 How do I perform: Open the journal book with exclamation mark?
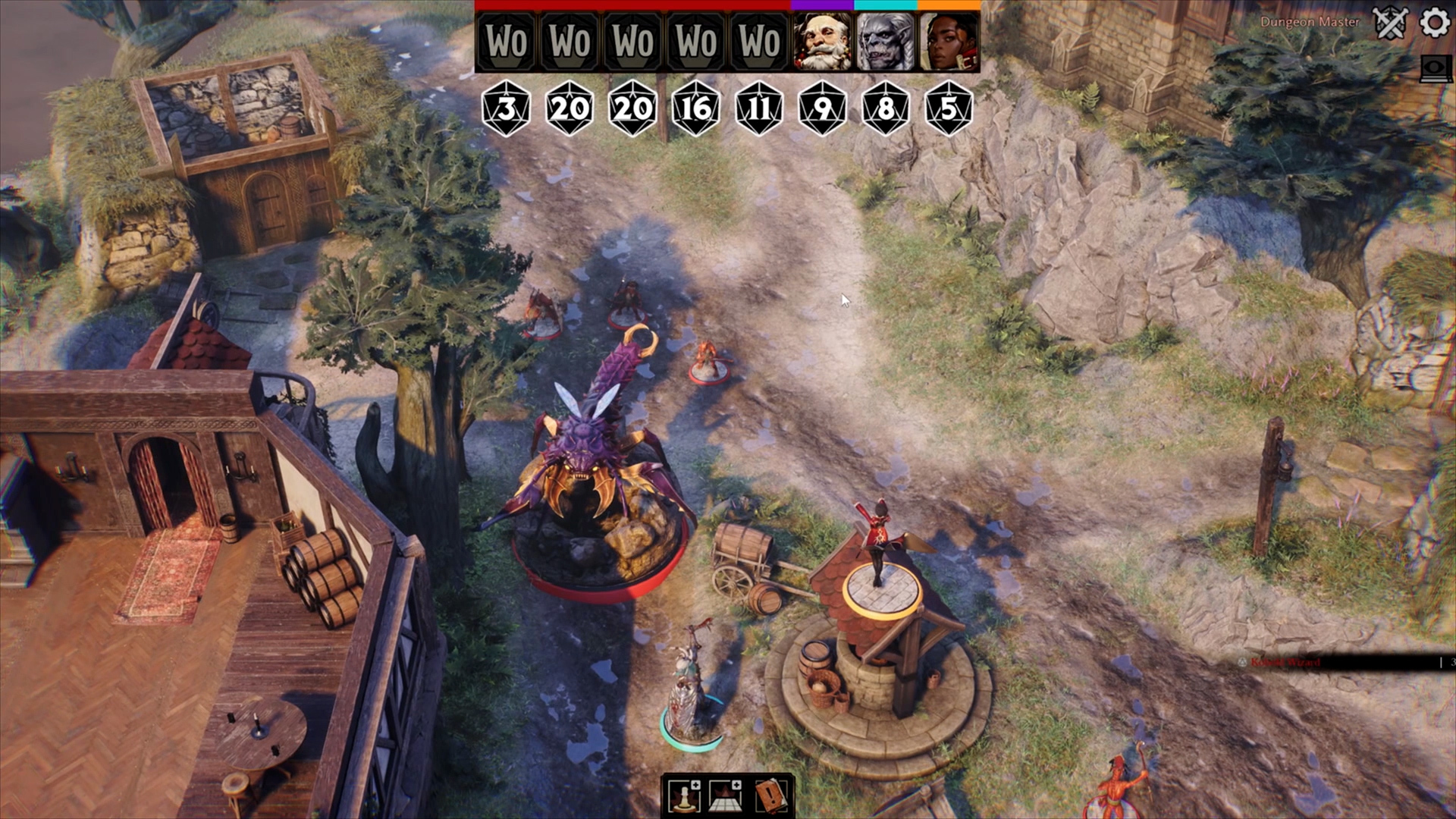click(x=770, y=795)
